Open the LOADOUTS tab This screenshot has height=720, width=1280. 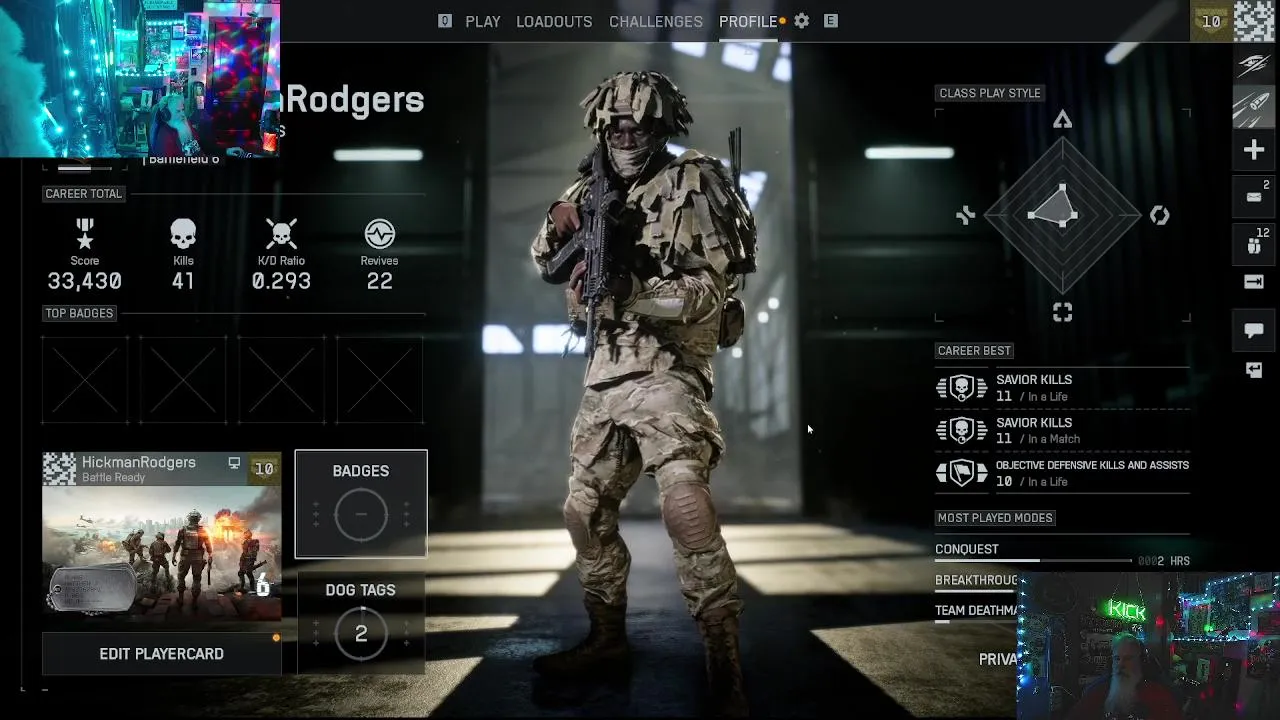(x=554, y=21)
